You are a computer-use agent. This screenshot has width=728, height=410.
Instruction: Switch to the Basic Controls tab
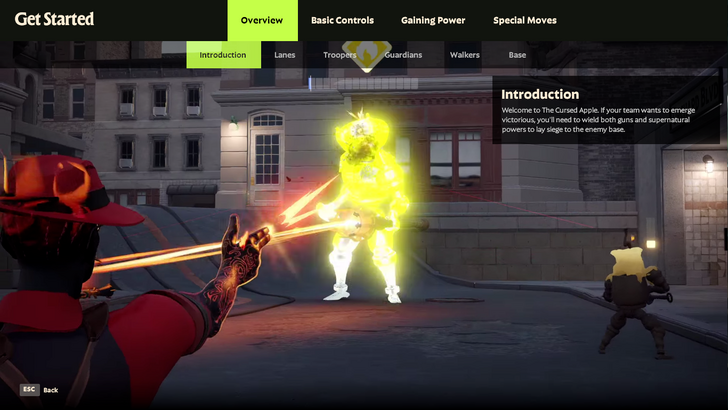tap(342, 20)
